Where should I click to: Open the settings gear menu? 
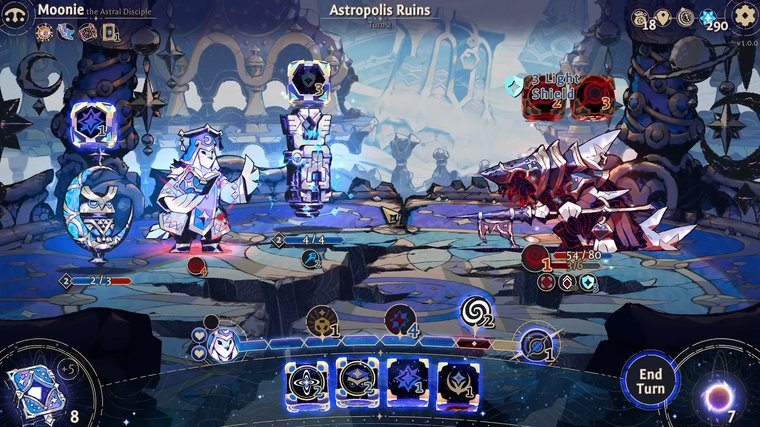[x=743, y=15]
